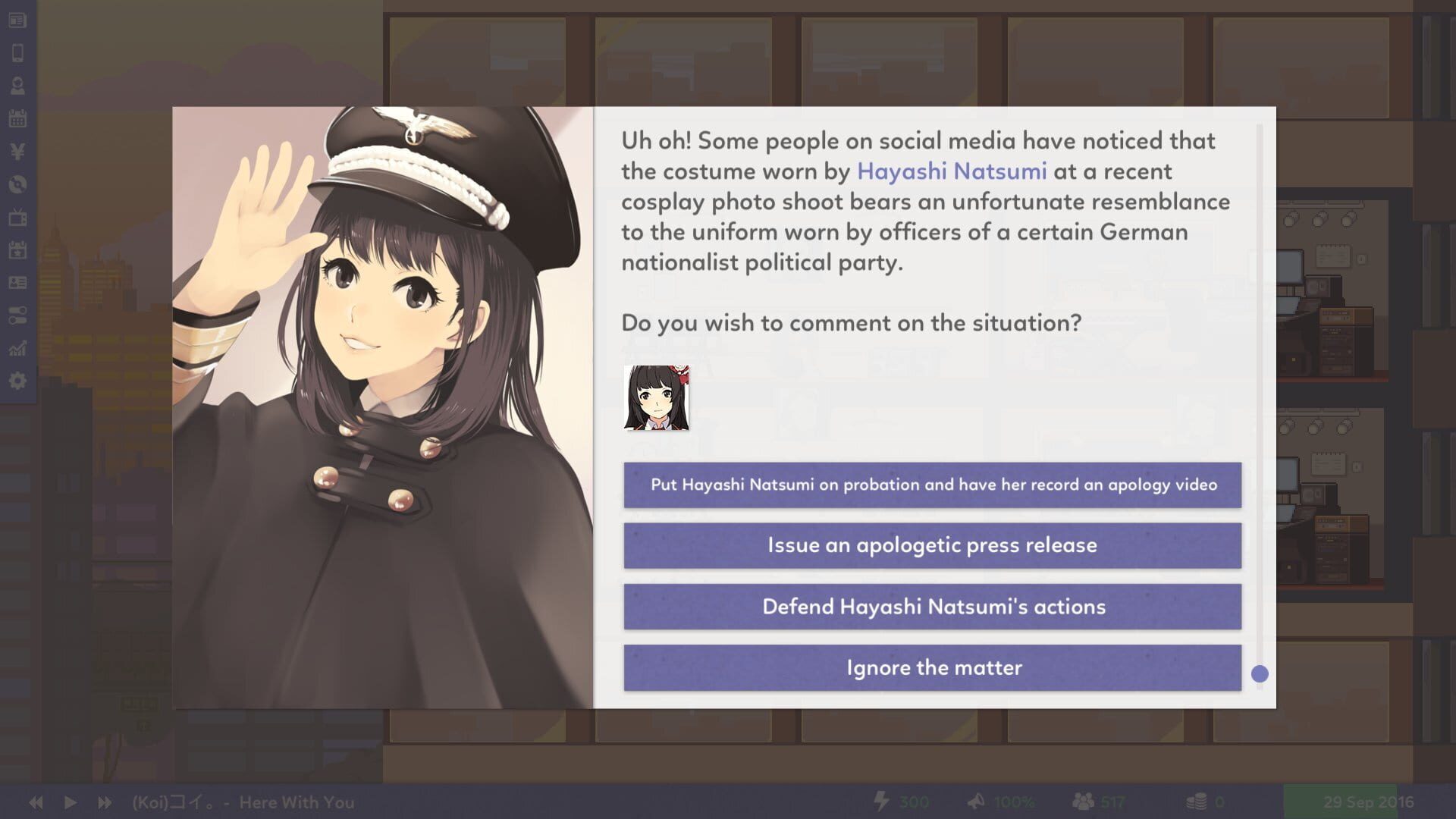Viewport: 1456px width, 819px height.
Task: Open the TV appearances panel
Action: pyautogui.click(x=17, y=218)
